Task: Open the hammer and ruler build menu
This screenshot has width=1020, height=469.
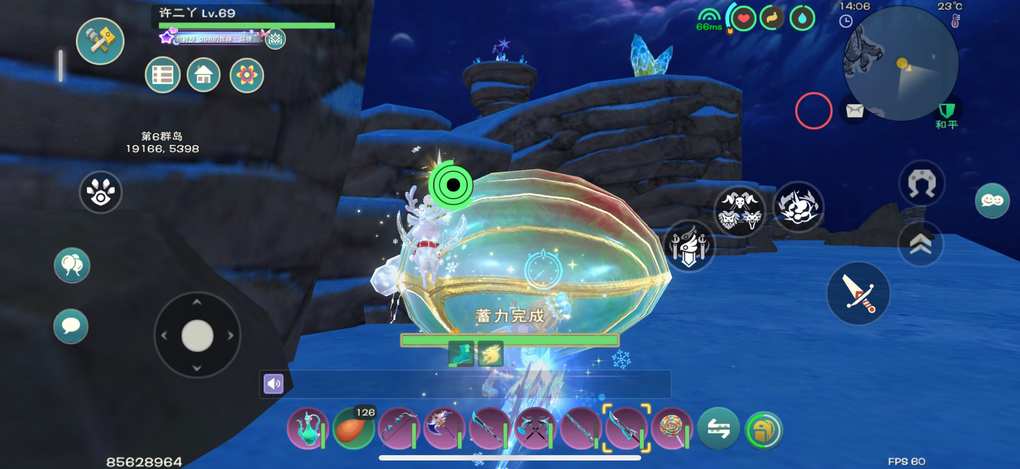Action: point(100,41)
